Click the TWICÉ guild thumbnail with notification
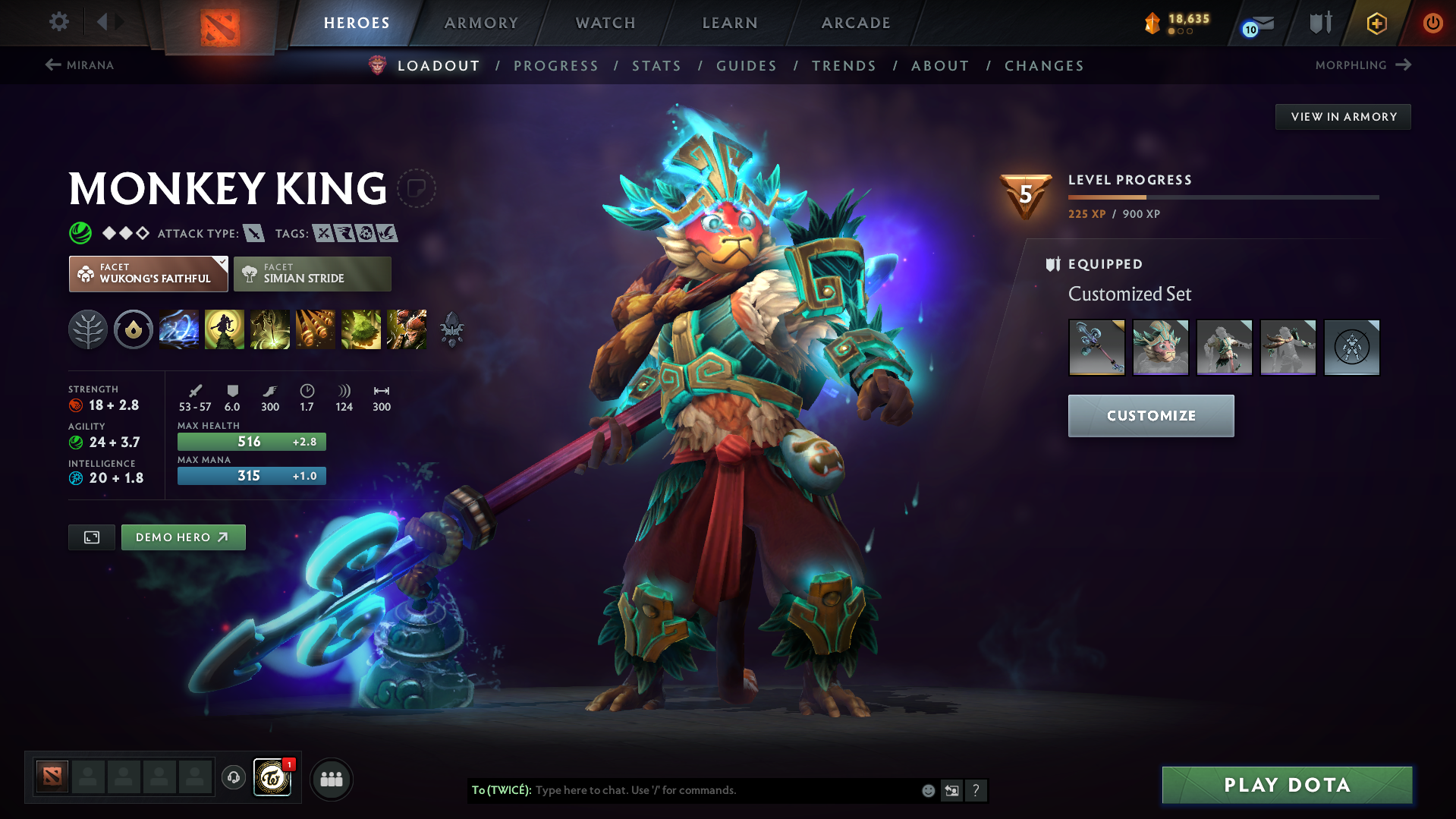This screenshot has height=819, width=1456. point(272,778)
